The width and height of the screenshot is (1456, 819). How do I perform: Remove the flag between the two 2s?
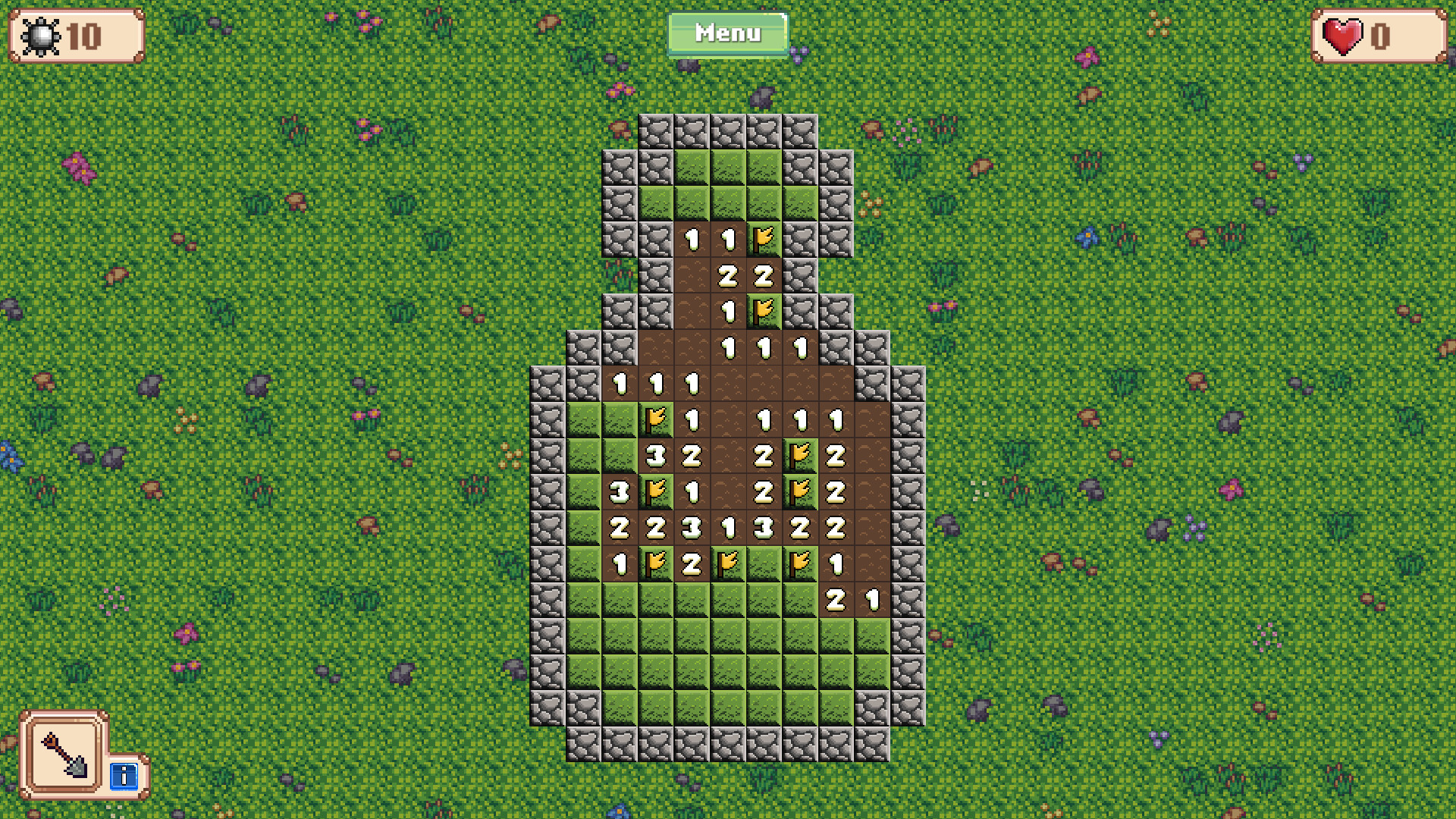coord(800,491)
